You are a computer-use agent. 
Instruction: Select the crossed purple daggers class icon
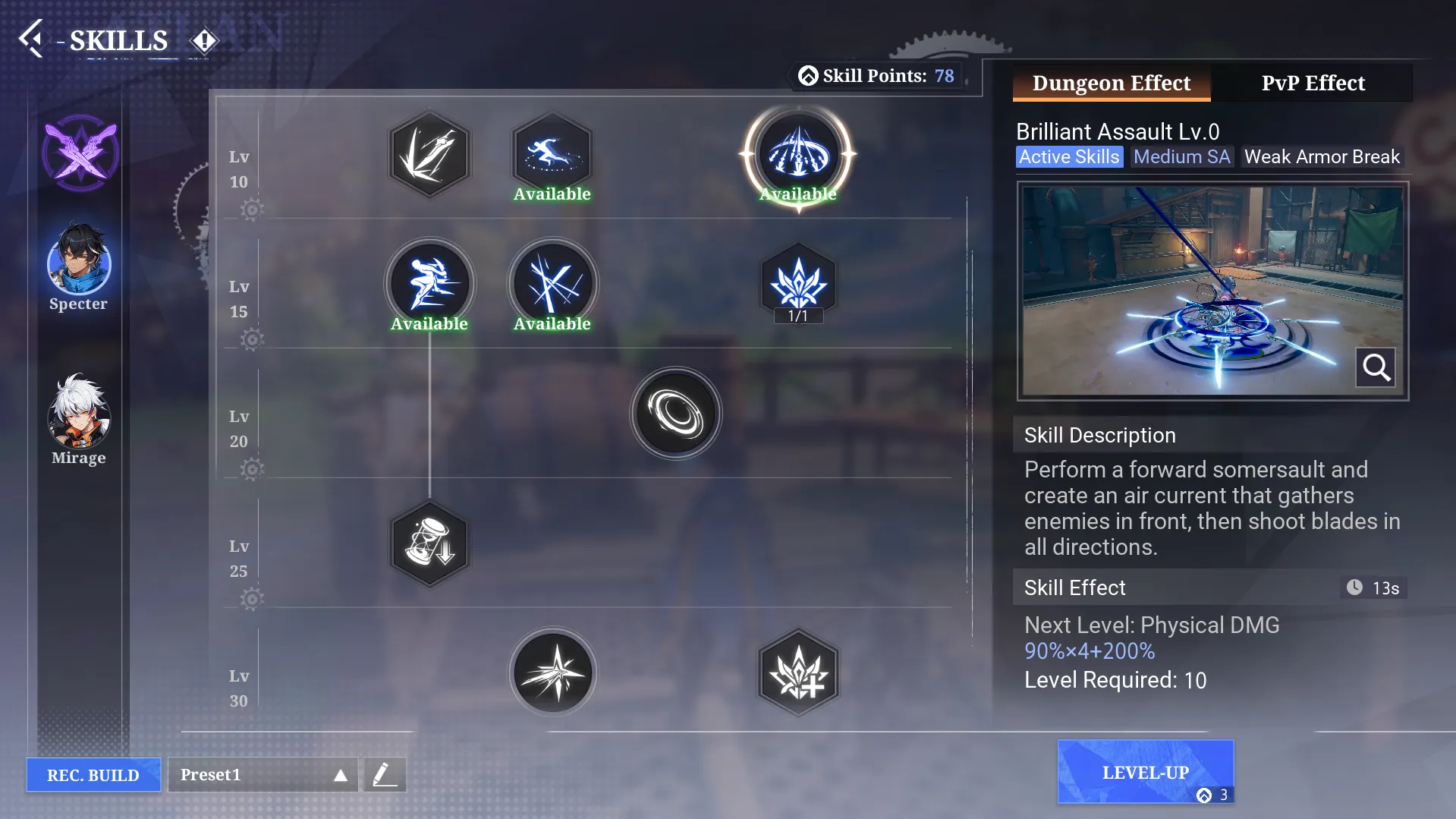click(x=80, y=153)
